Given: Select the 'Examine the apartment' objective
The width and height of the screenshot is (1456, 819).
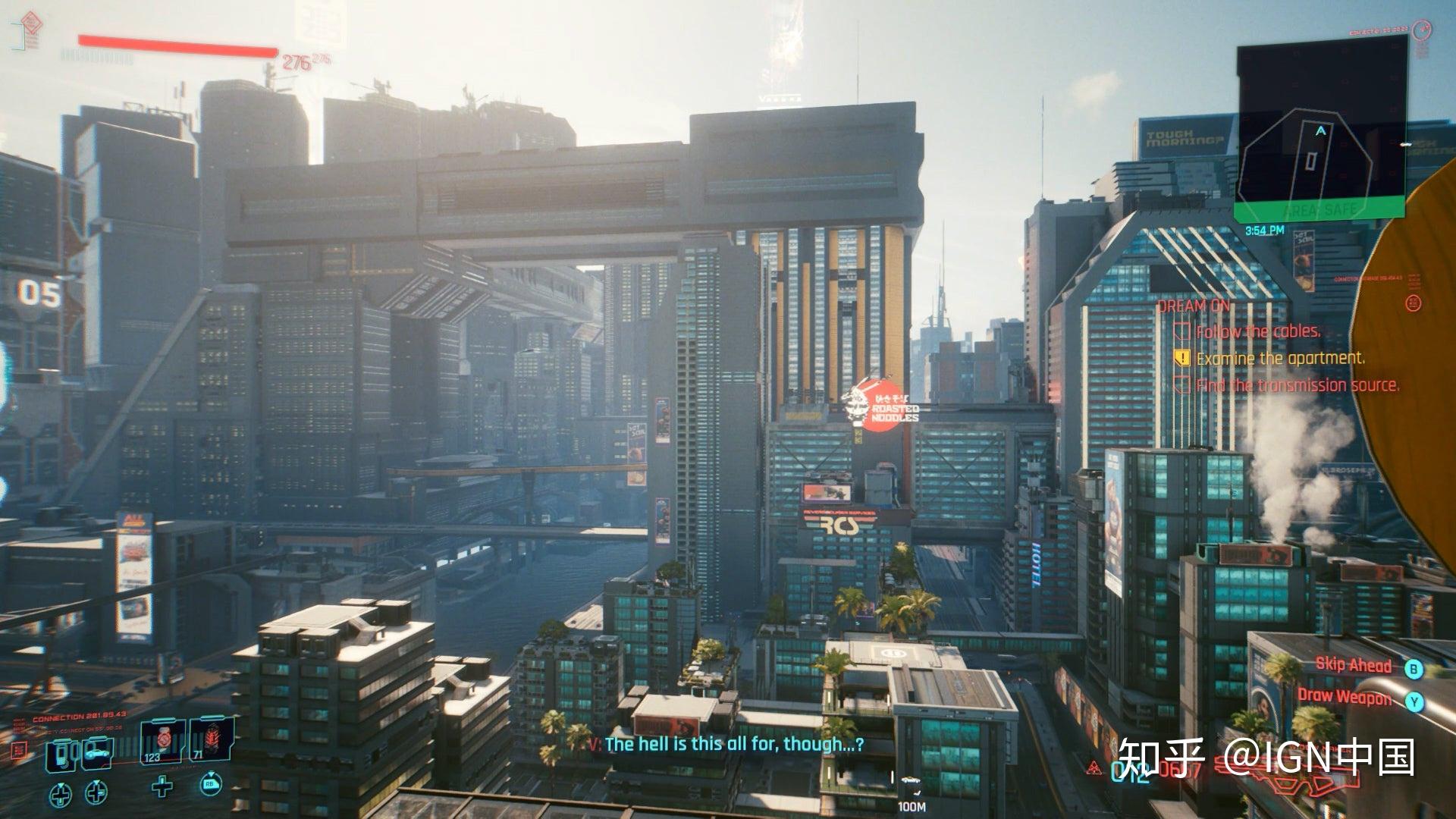Looking at the screenshot, I should click(x=1280, y=358).
